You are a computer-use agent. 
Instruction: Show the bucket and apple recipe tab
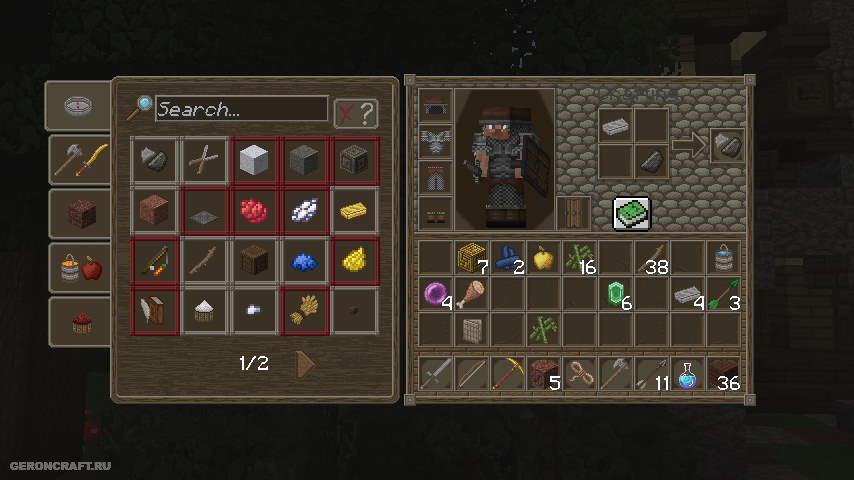(78, 267)
